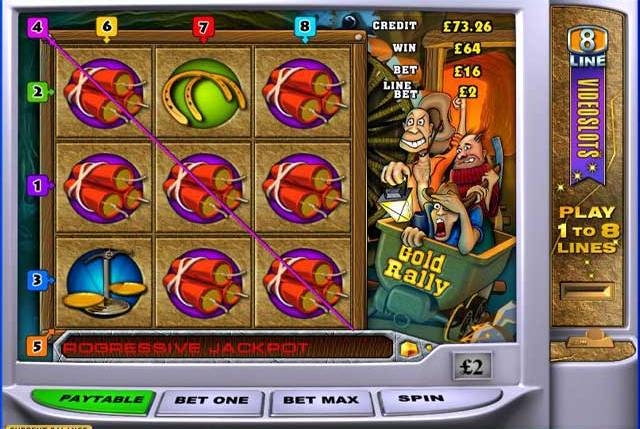
Task: Select the Bet Max button
Action: (x=321, y=400)
